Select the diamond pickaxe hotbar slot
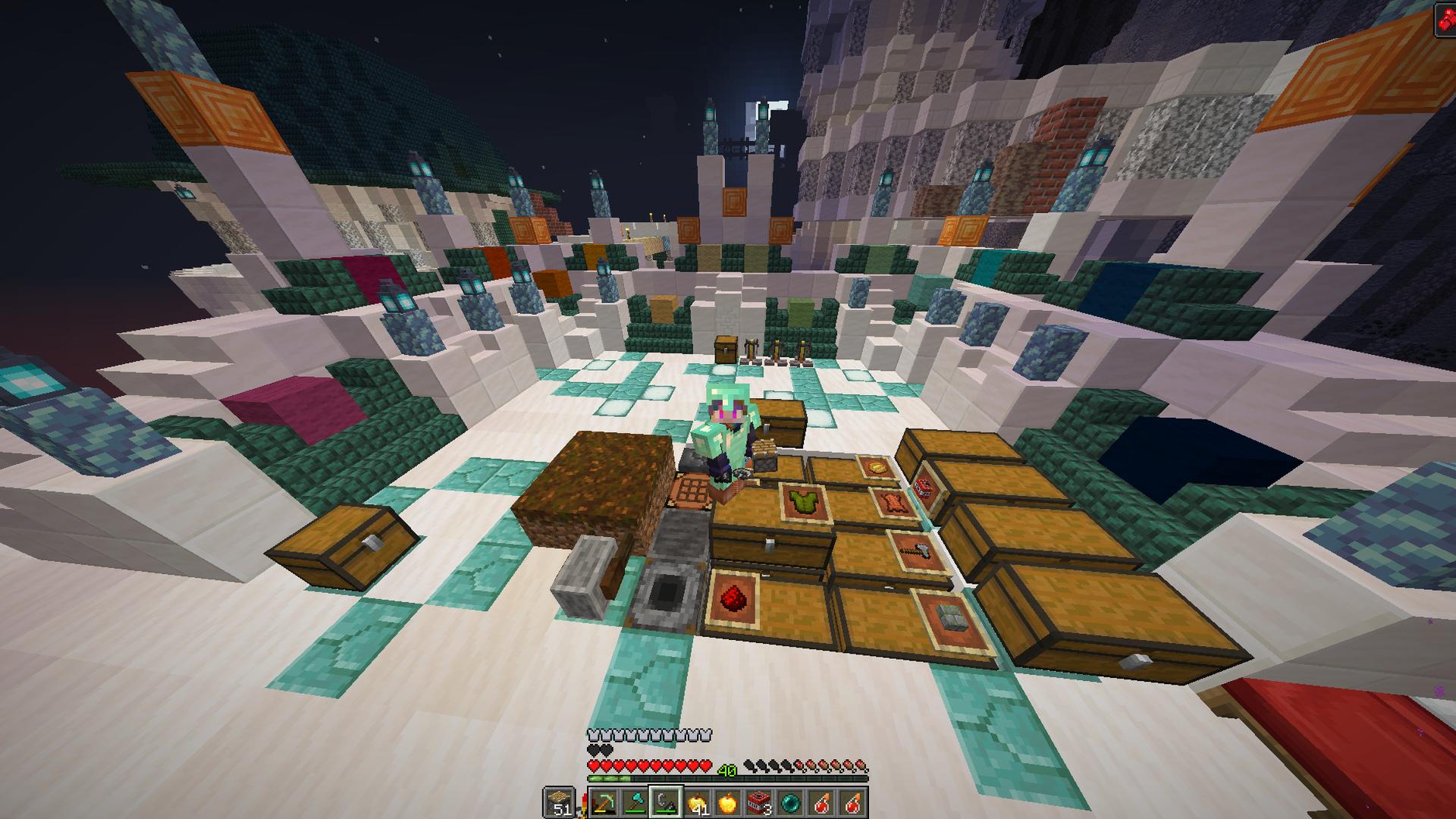The image size is (1456, 819). tap(604, 802)
